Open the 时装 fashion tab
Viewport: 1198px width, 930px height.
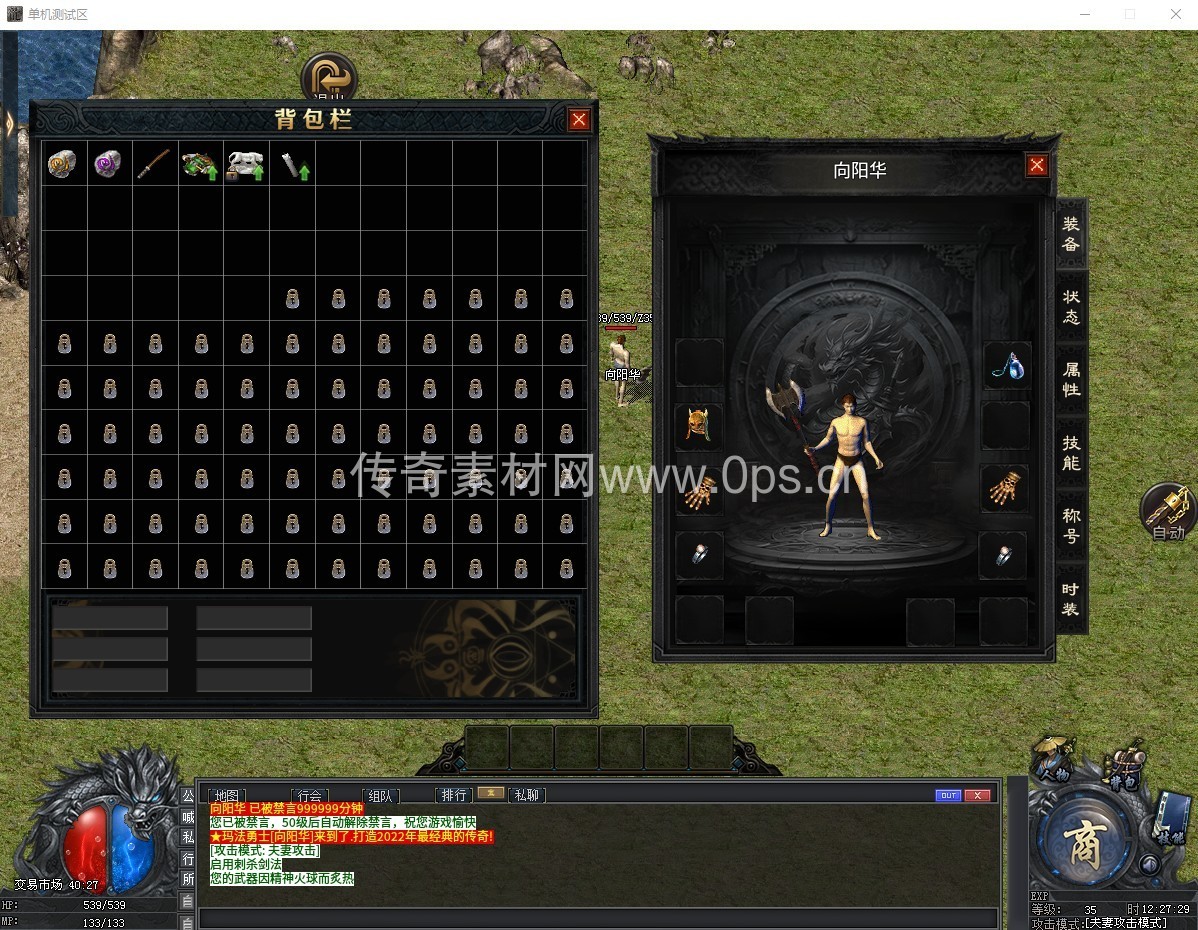[x=1071, y=598]
